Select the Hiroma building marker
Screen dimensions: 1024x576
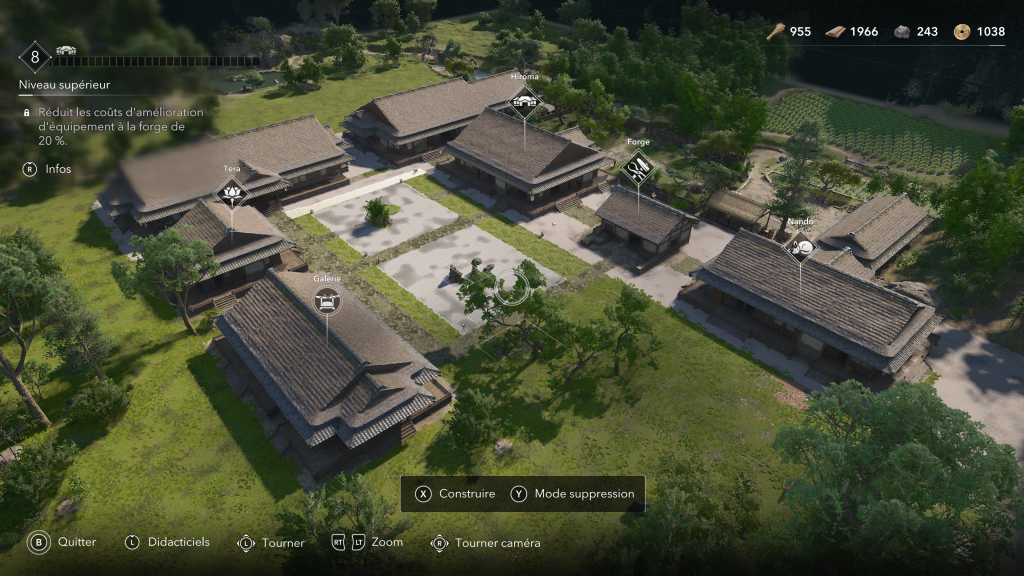point(524,100)
